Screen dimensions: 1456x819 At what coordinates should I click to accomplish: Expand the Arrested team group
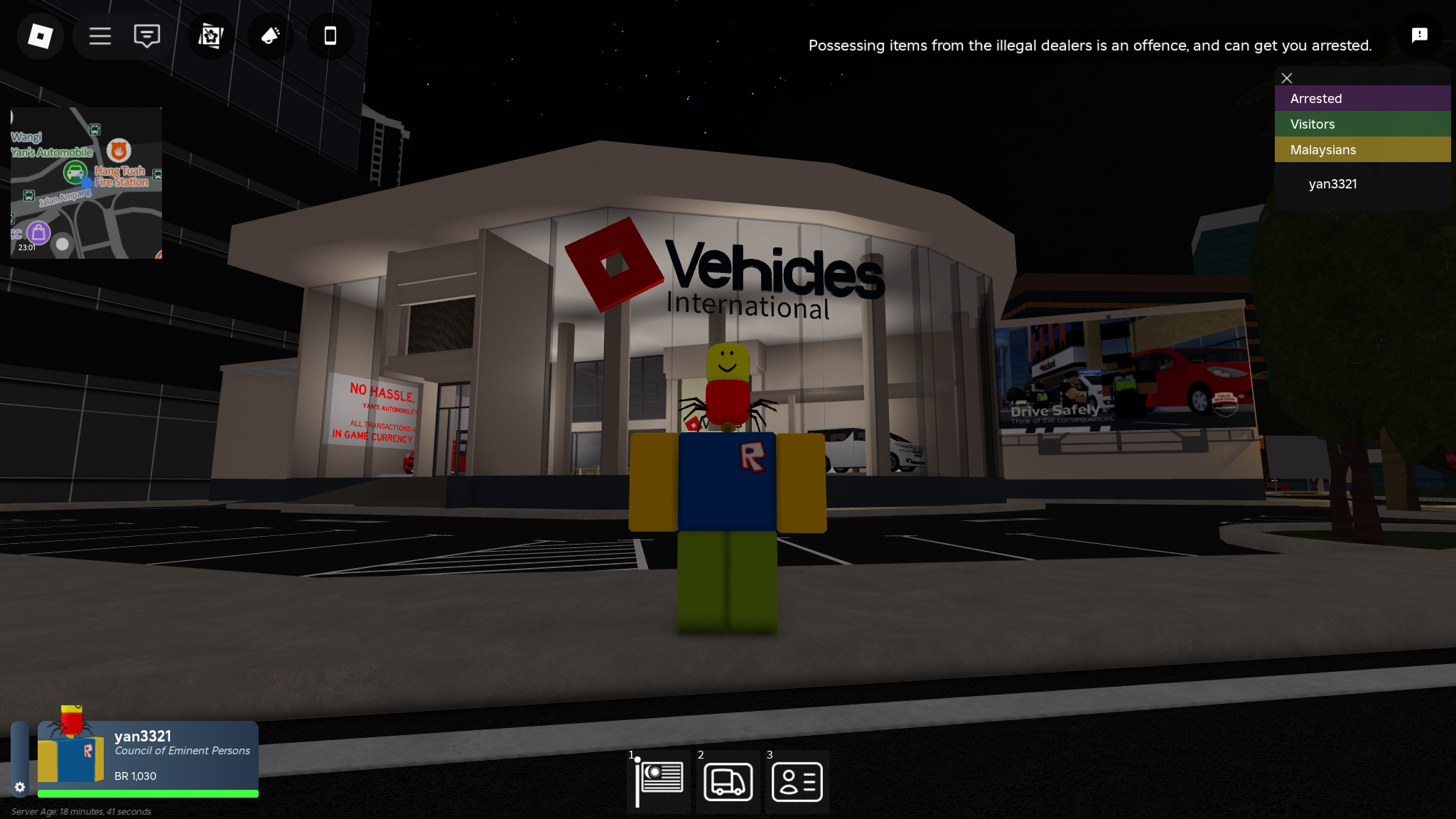click(x=1362, y=98)
